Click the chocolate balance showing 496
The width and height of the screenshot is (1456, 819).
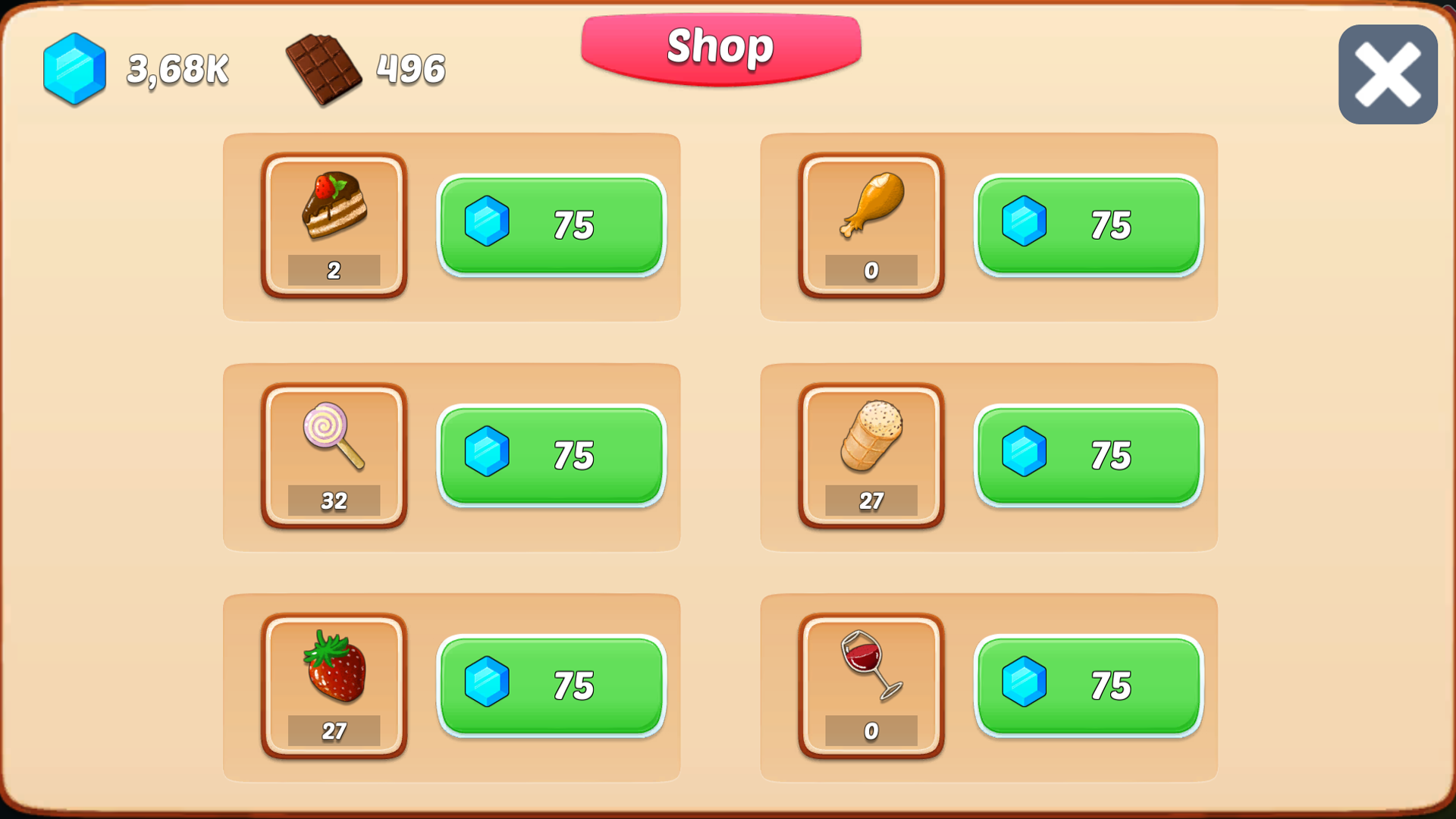(x=410, y=68)
